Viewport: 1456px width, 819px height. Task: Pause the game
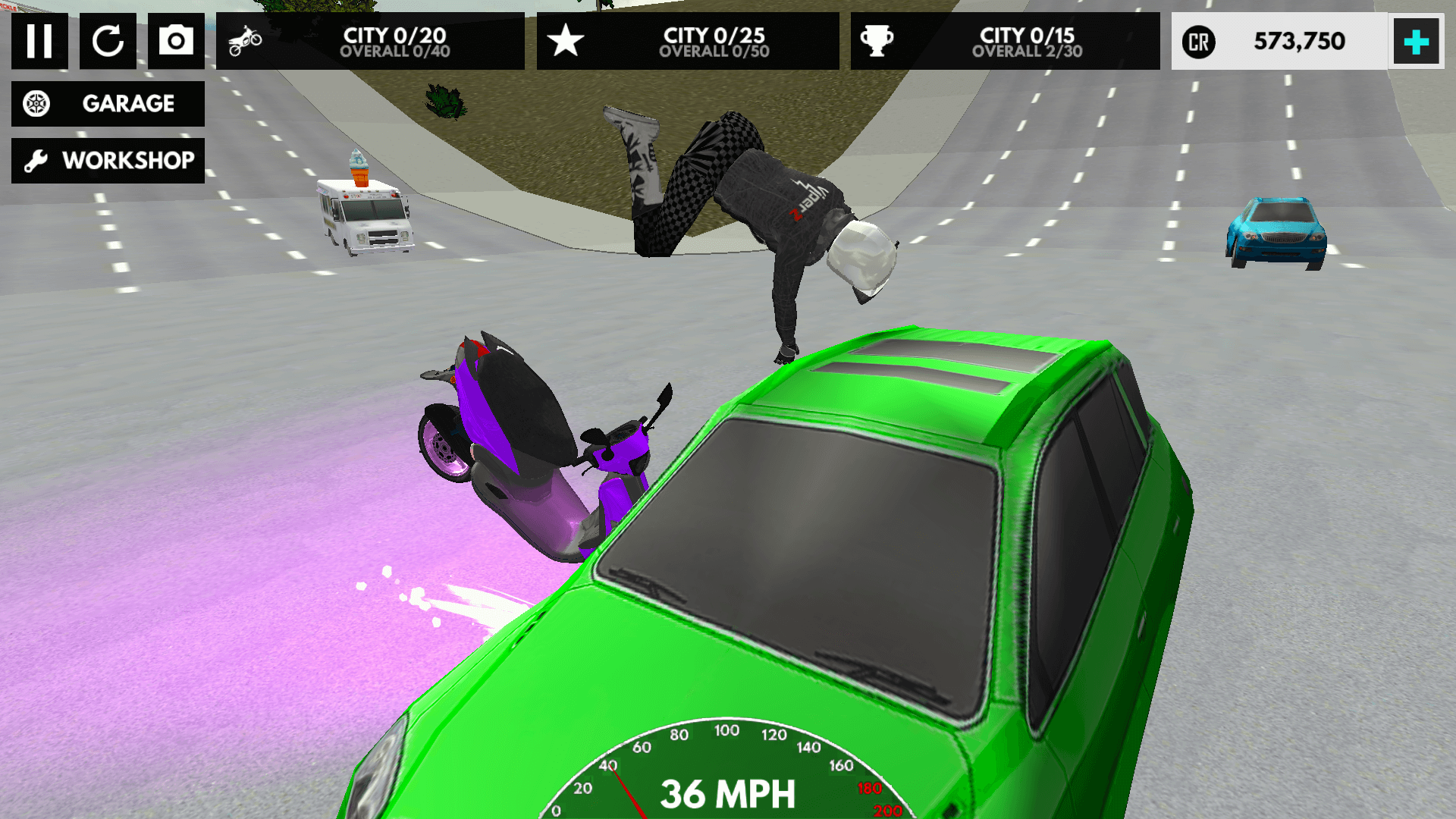click(x=39, y=42)
